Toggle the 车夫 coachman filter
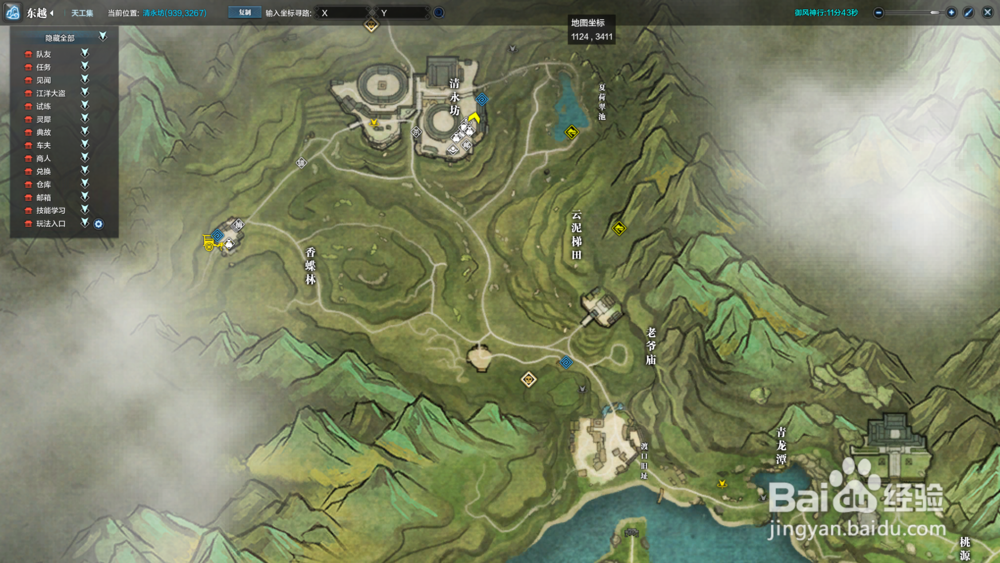Viewport: 1000px width, 563px height. click(x=85, y=145)
